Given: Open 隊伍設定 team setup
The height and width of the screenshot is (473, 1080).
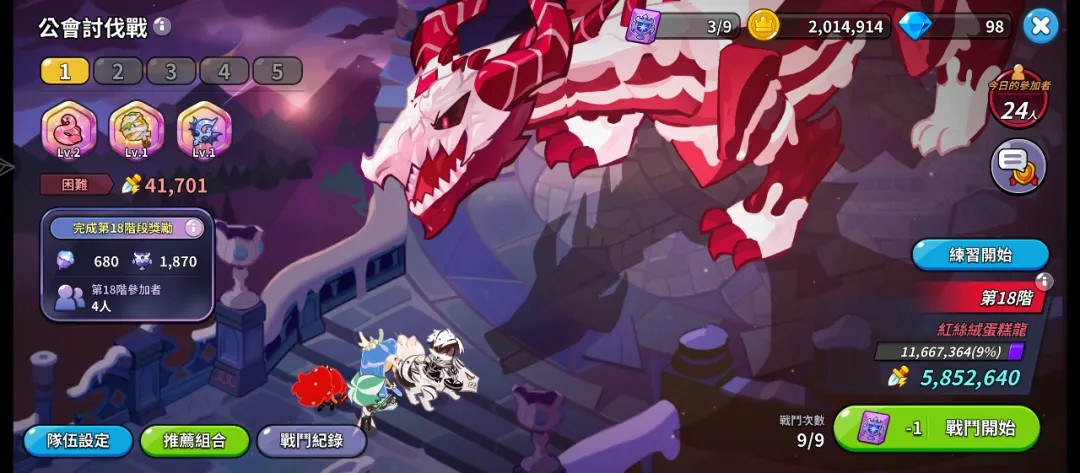Looking at the screenshot, I should click(x=78, y=440).
